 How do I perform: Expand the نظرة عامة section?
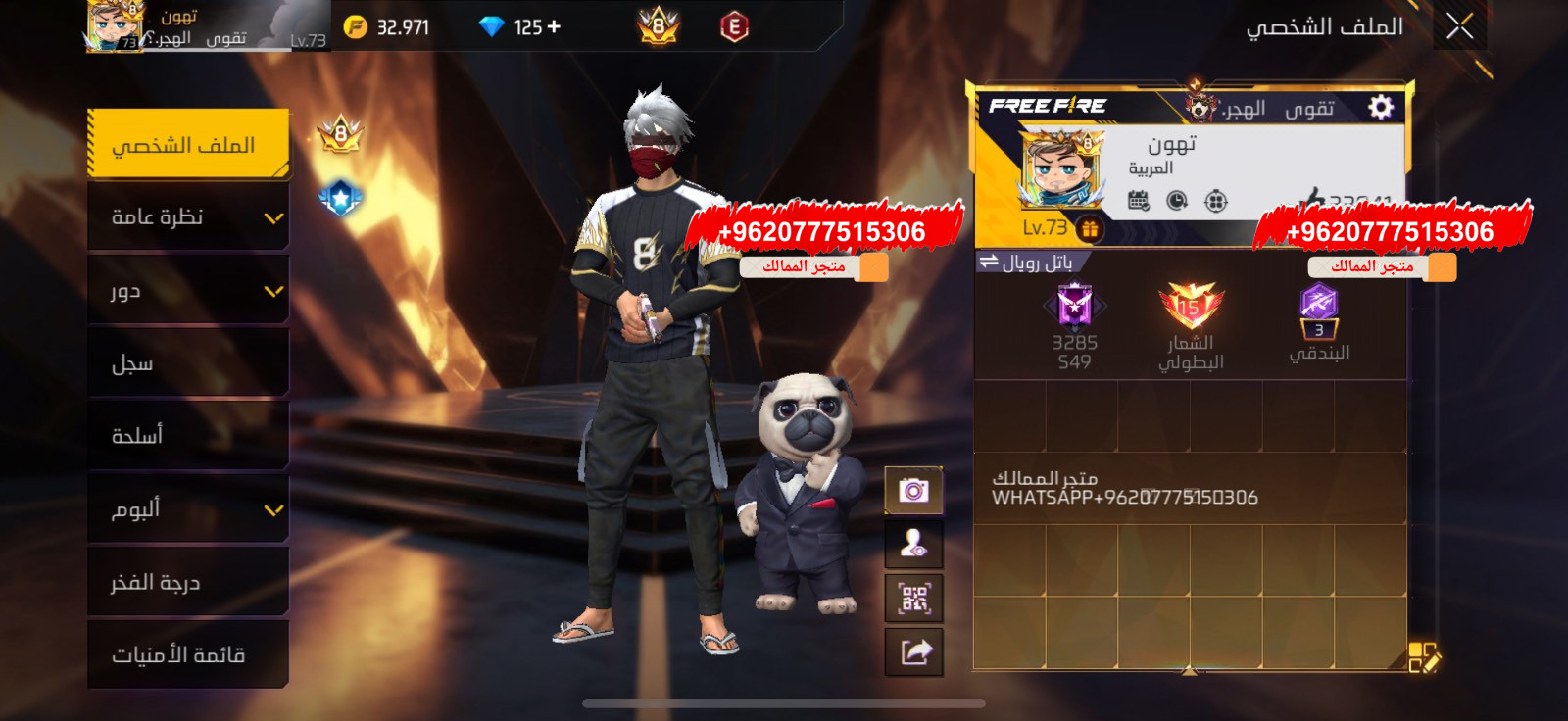tap(188, 217)
